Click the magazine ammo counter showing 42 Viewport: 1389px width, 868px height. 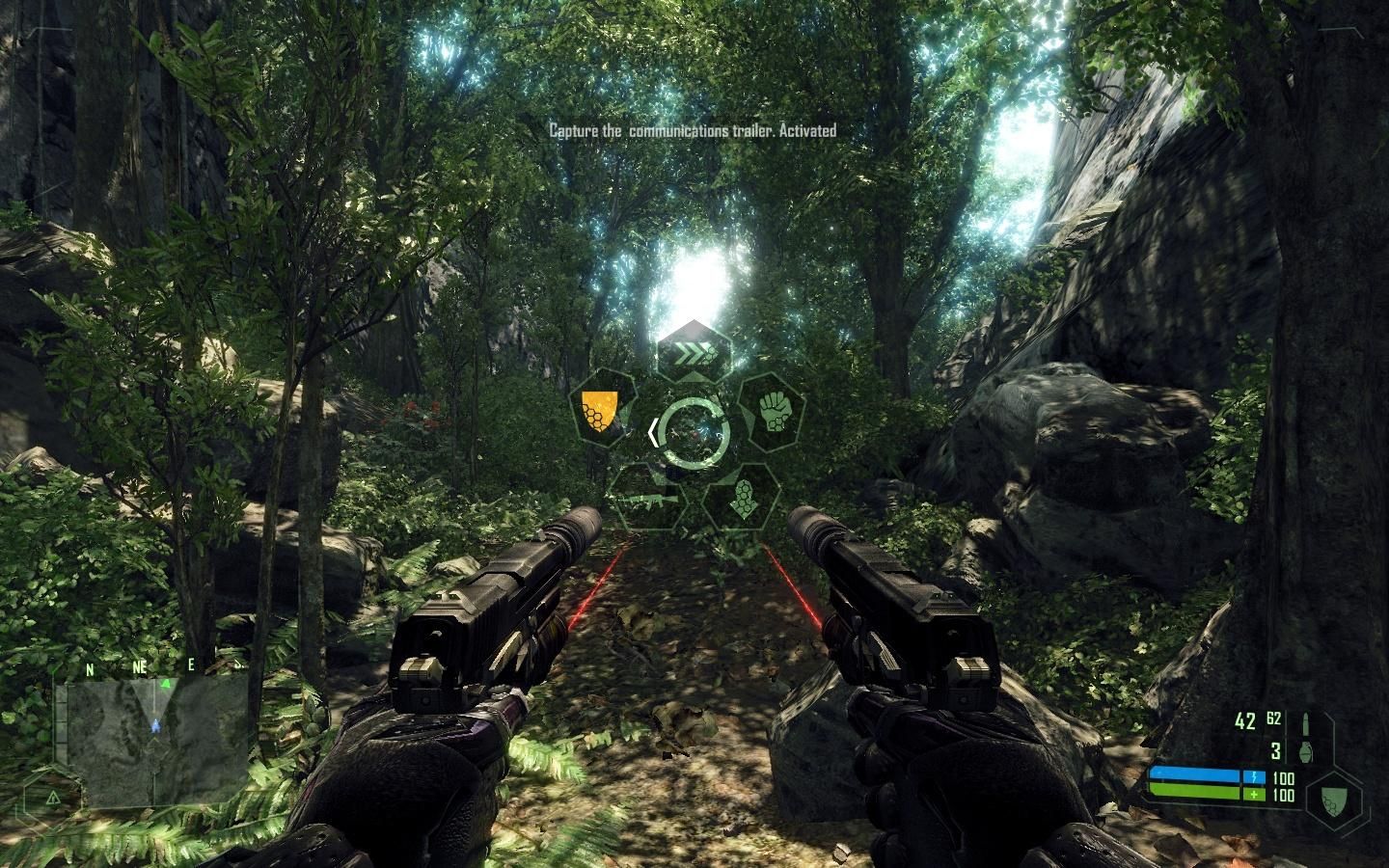pos(1245,720)
